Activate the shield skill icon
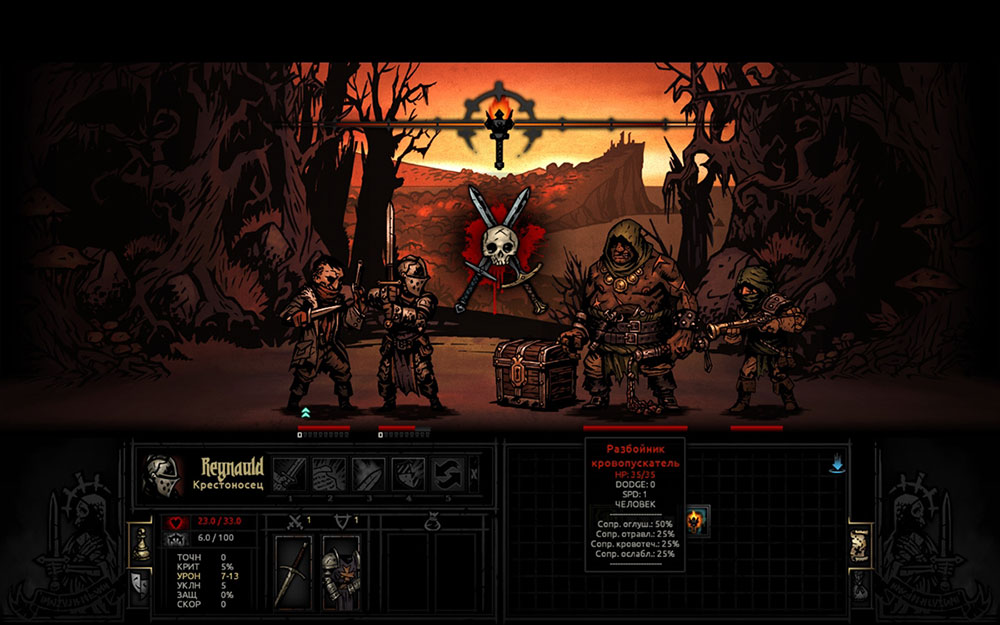 (x=408, y=474)
